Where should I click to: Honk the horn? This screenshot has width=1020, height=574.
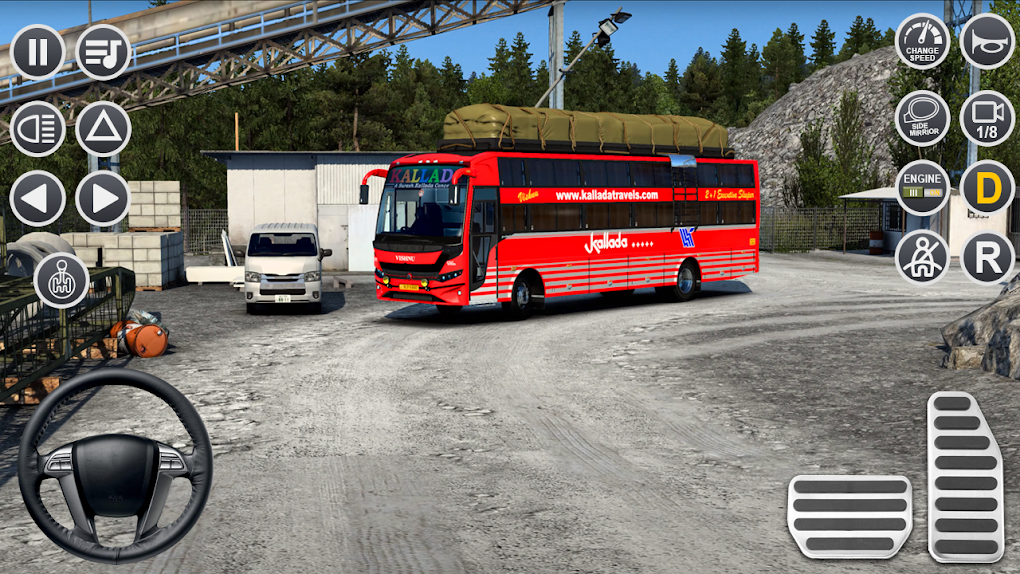pos(987,42)
